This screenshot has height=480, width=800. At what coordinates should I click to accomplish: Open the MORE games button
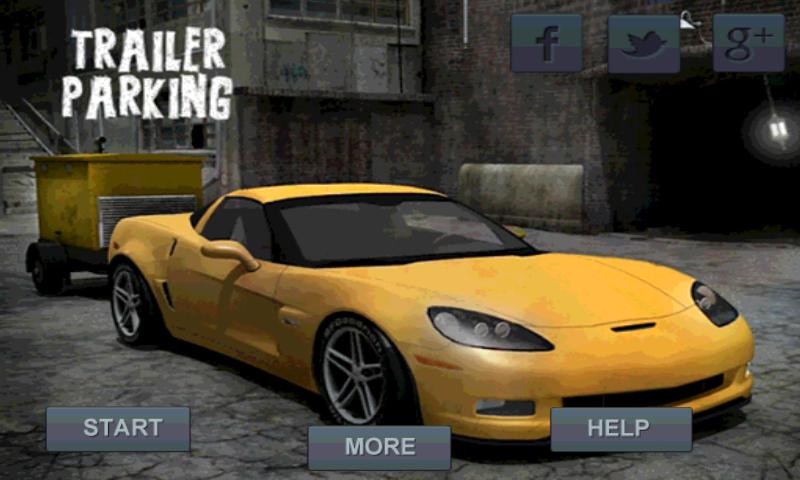click(379, 447)
